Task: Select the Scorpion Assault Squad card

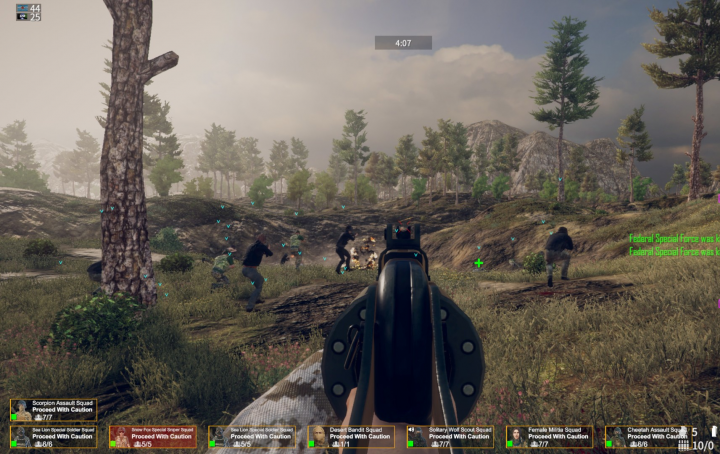Action: pyautogui.click(x=53, y=410)
